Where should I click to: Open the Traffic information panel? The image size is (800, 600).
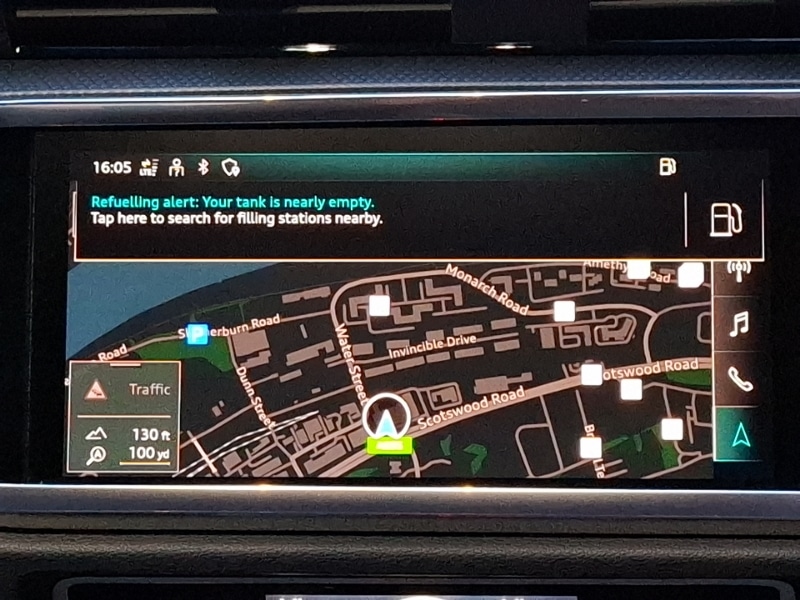124,389
